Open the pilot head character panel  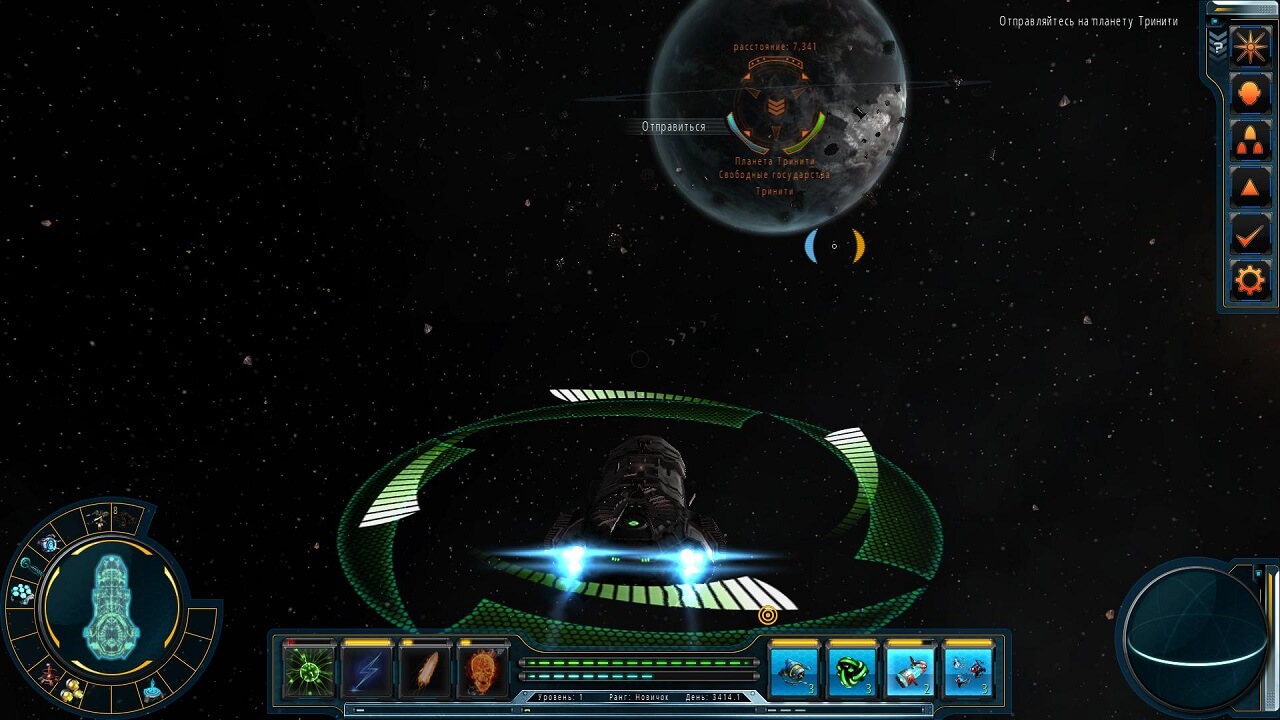(x=1250, y=94)
